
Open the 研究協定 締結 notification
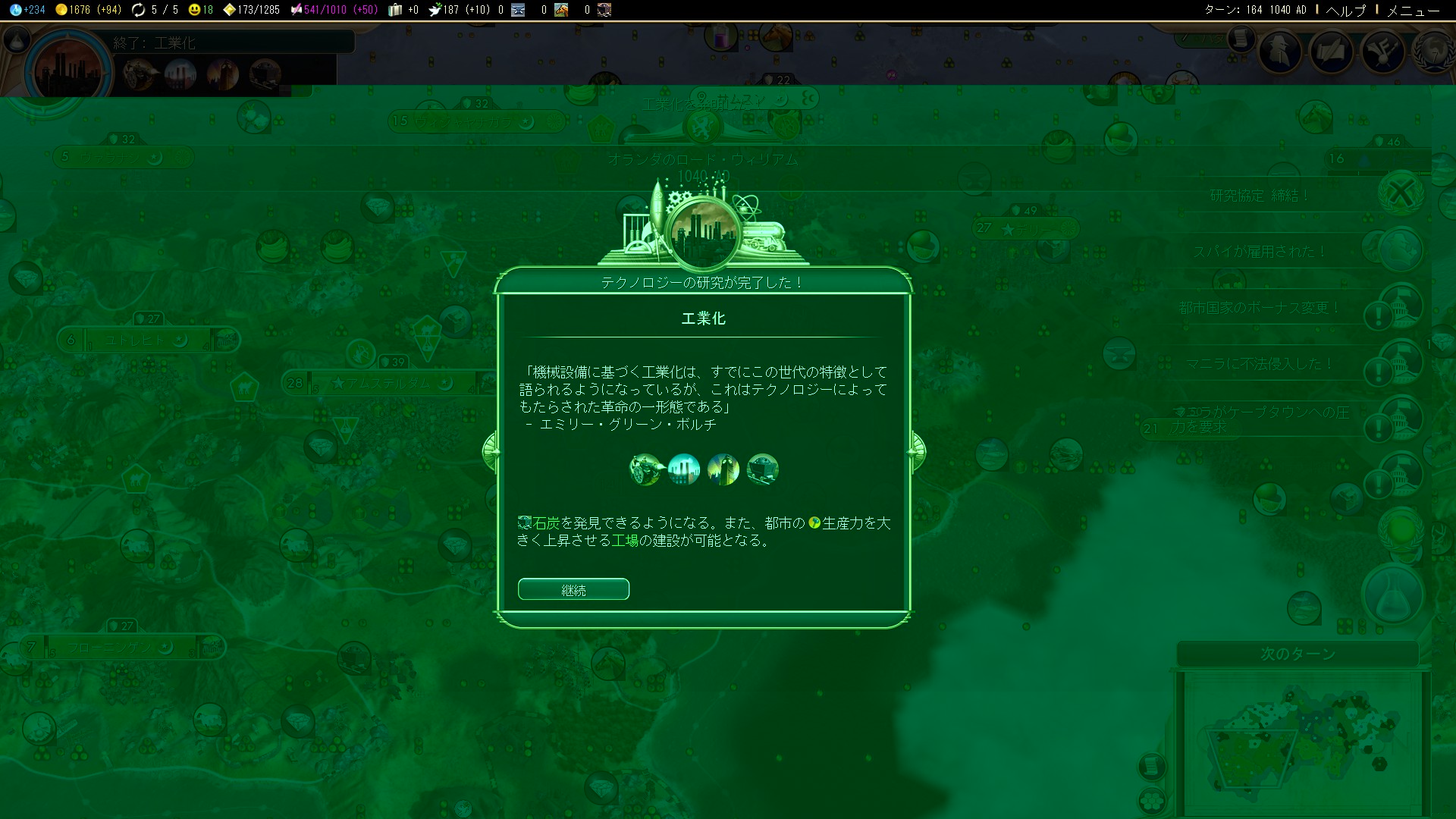1259,196
